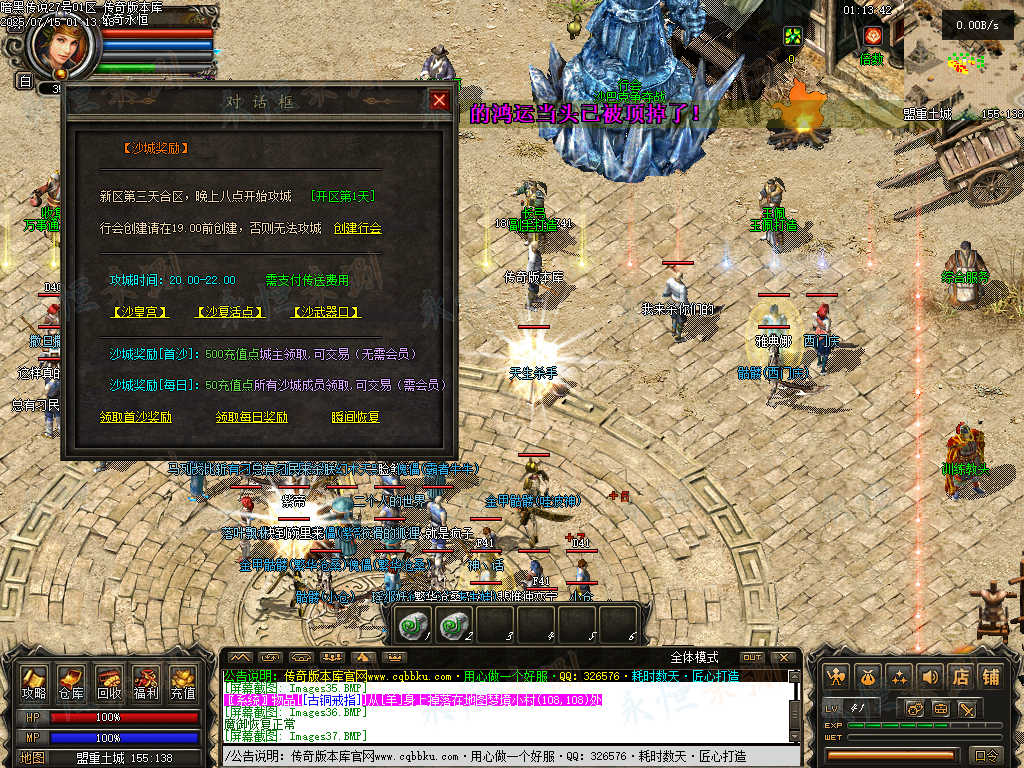
Task: Click the 口令 button
Action: [986, 755]
